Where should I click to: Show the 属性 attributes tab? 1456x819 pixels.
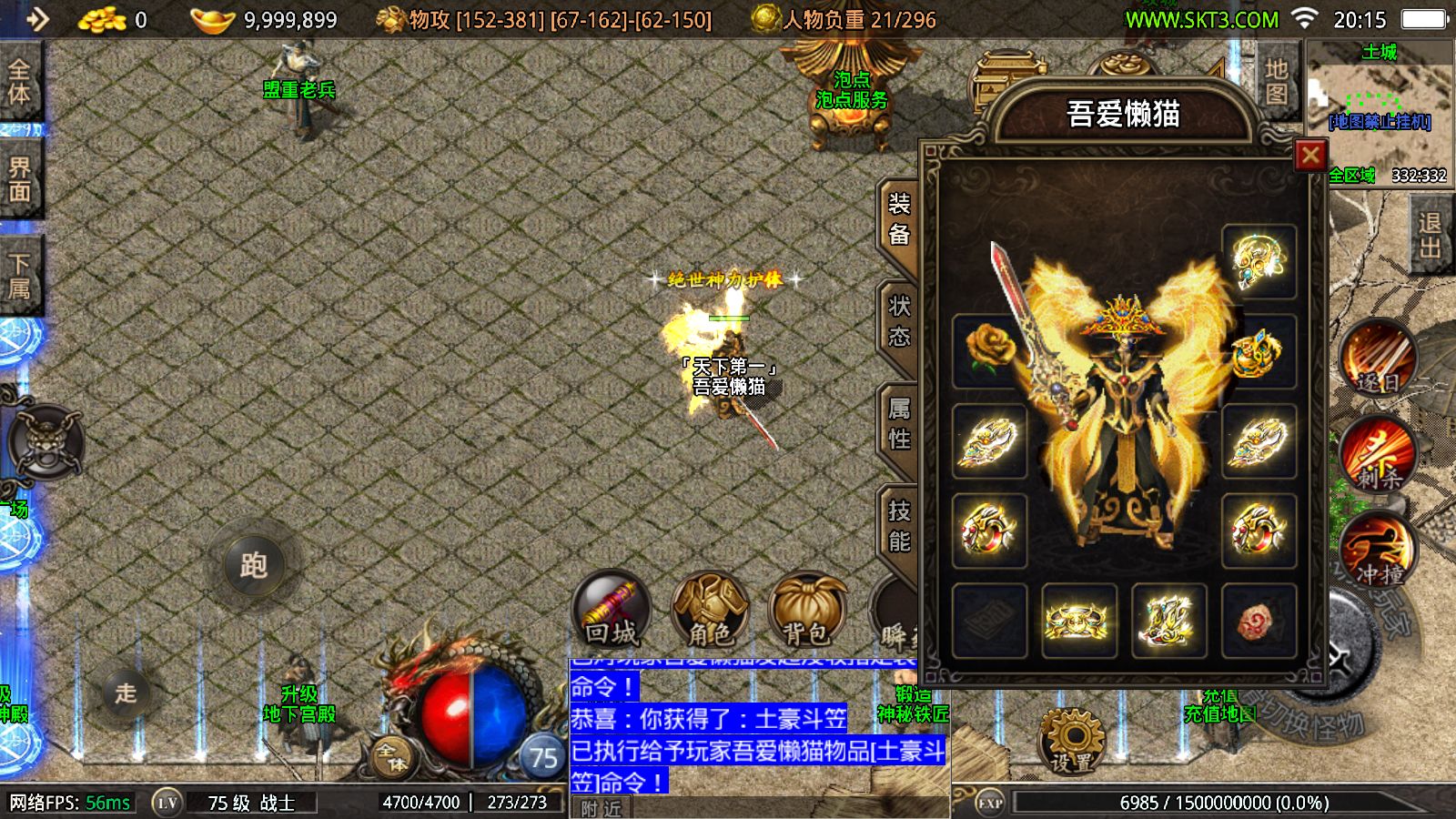point(899,424)
